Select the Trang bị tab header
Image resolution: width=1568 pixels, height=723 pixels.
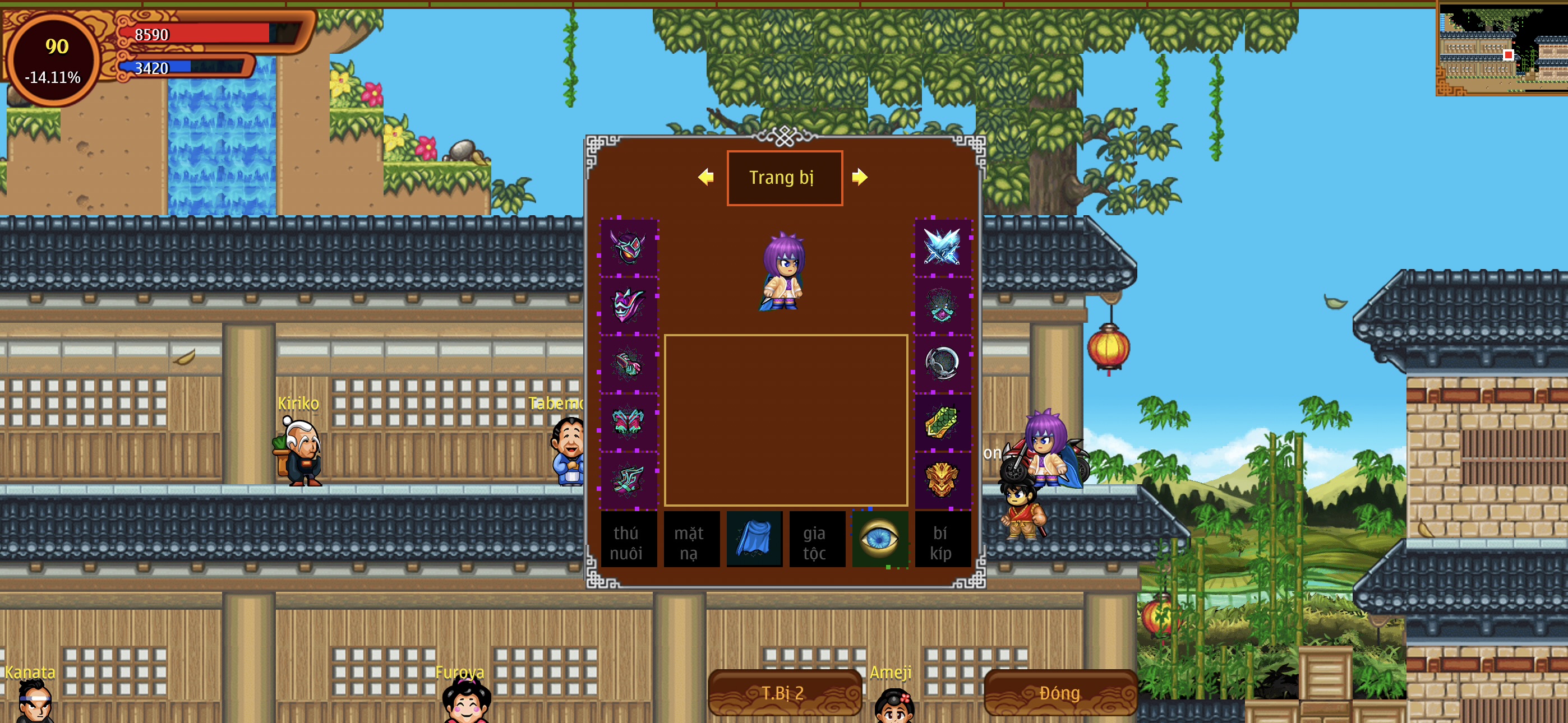tap(784, 178)
